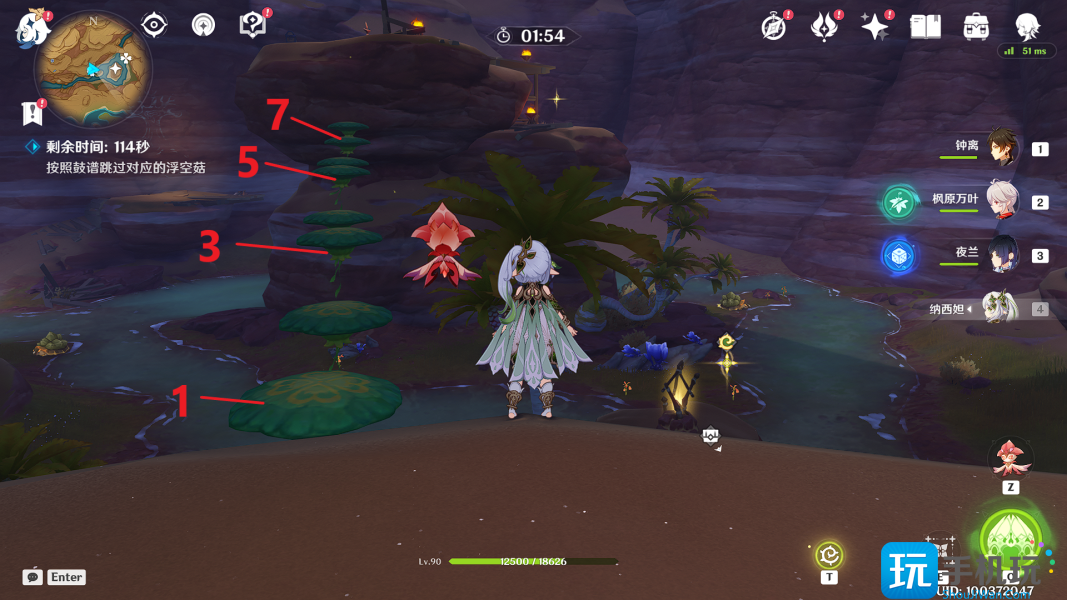Viewport: 1067px width, 600px height.
Task: Open the Wish four-pointed star icon
Action: point(874,27)
